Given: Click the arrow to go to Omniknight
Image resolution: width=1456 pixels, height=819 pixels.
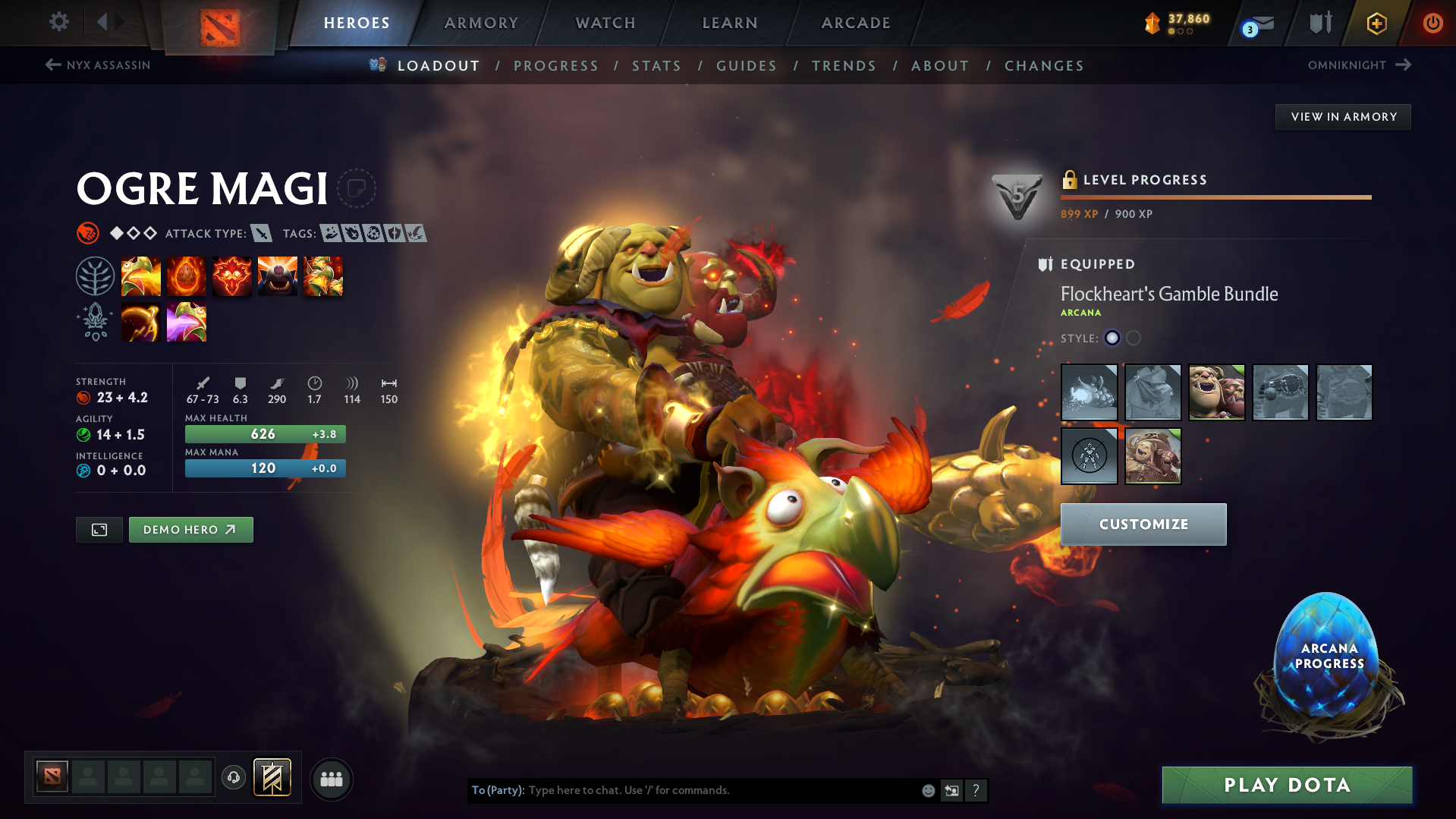Looking at the screenshot, I should [1401, 65].
